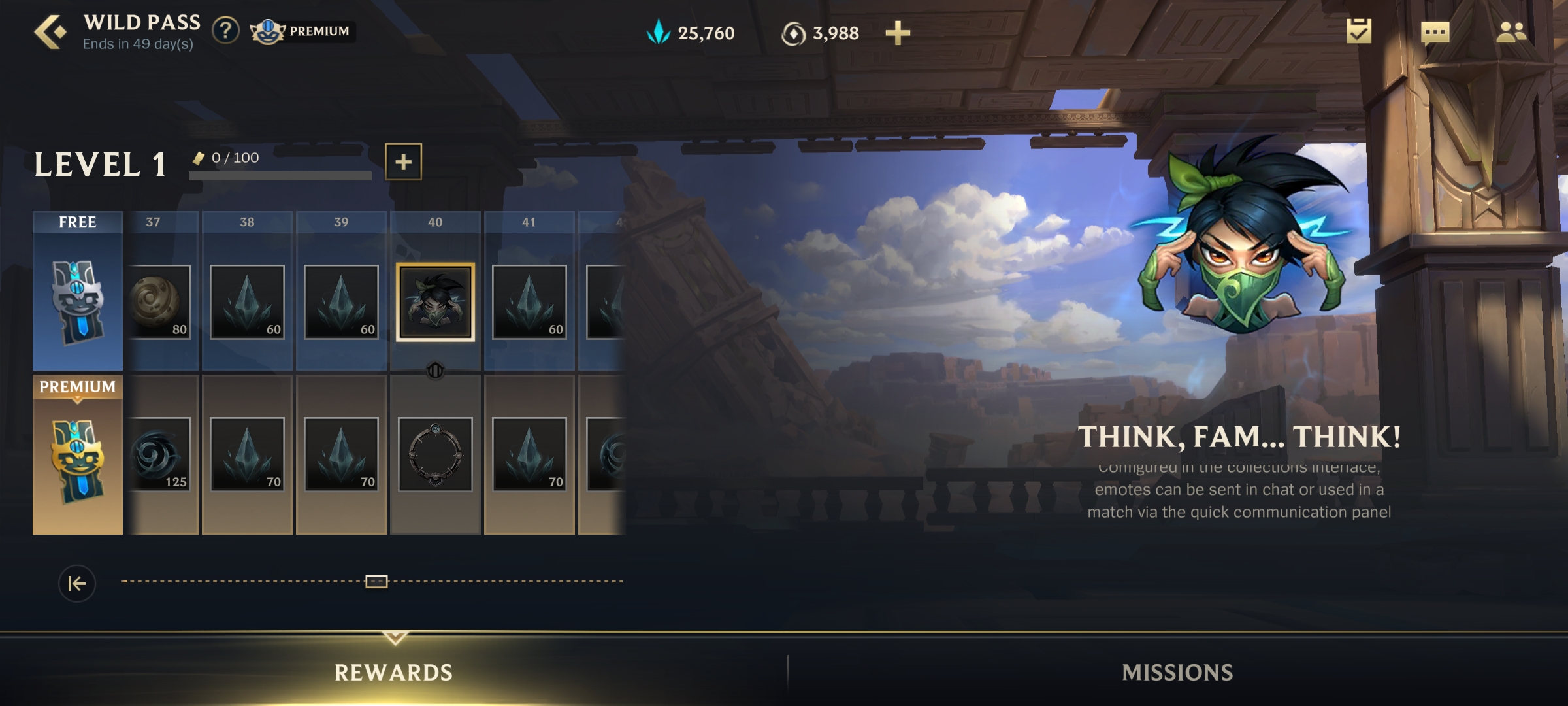Jump to the start of the reward track
Screen dimensions: 1568x706
coord(77,583)
